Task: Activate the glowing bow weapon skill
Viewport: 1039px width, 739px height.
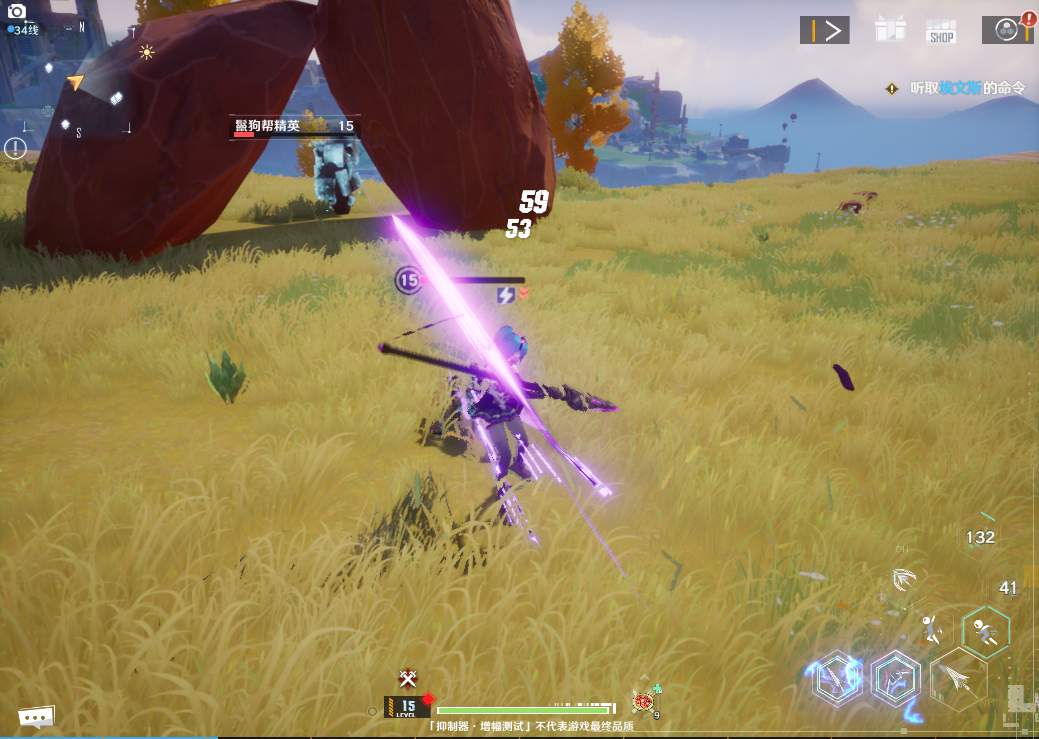Action: pyautogui.click(x=895, y=680)
